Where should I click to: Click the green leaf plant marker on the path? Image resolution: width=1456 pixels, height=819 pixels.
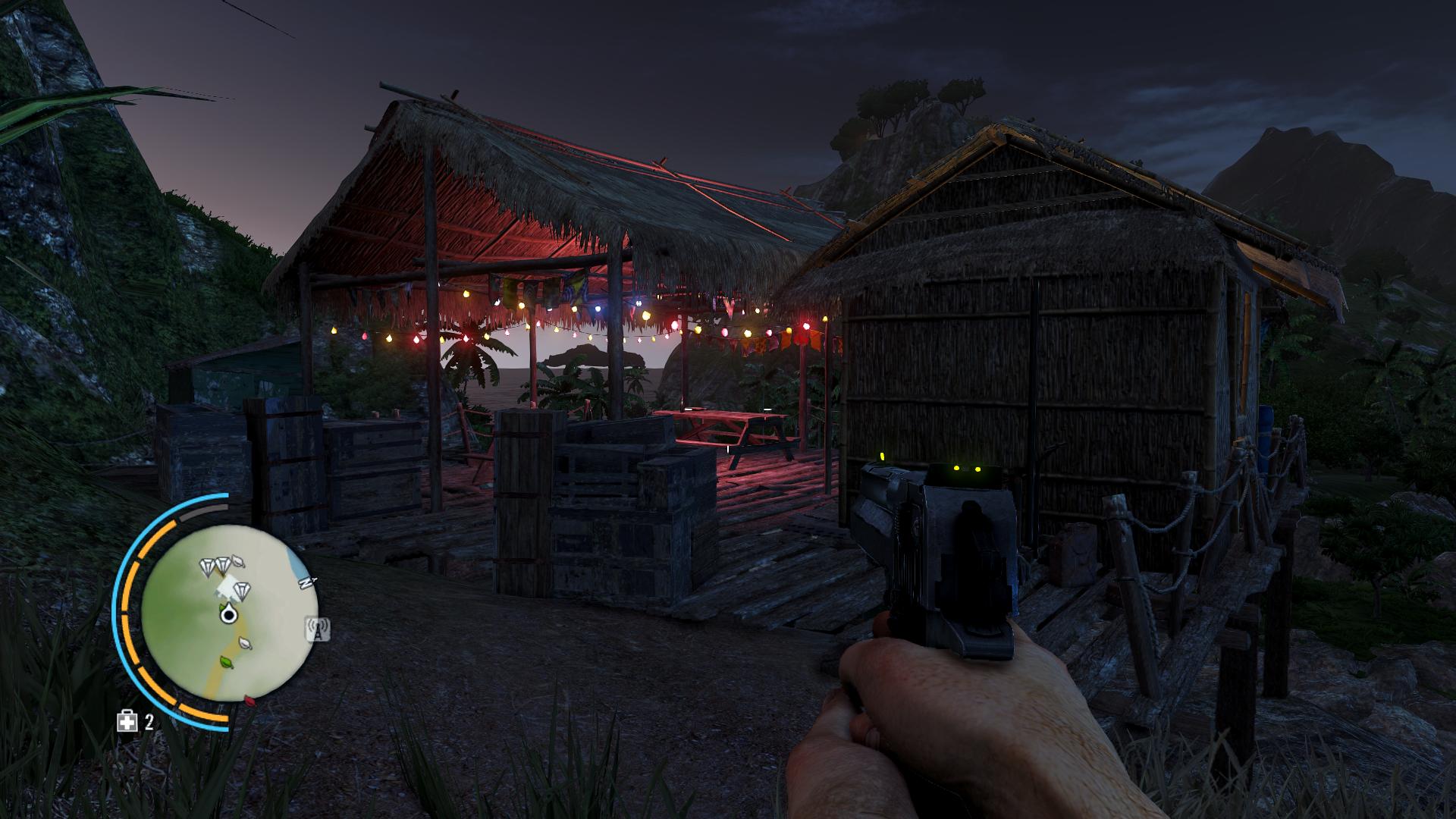tap(226, 663)
